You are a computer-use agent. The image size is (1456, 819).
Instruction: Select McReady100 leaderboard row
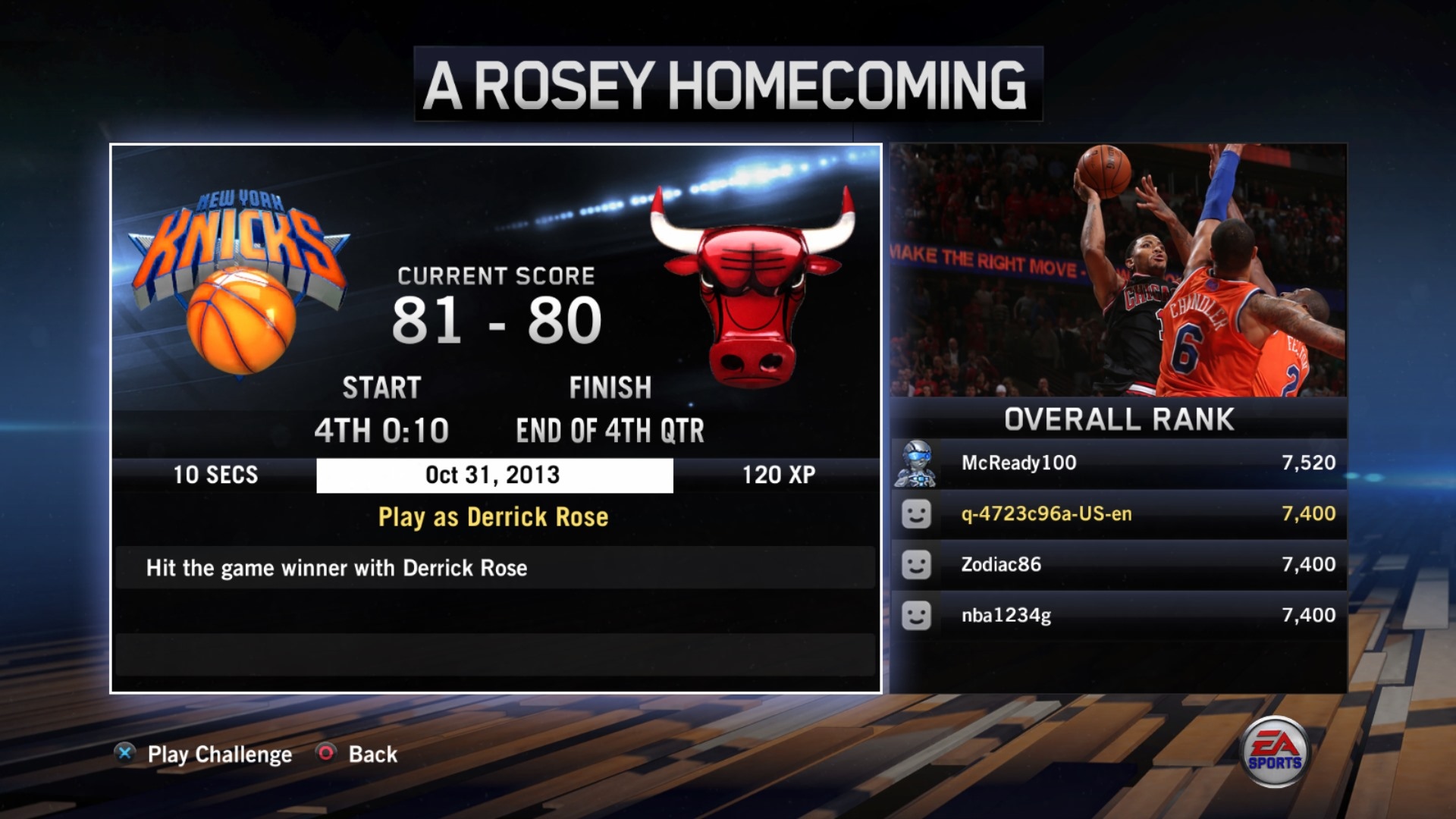[x=1118, y=463]
